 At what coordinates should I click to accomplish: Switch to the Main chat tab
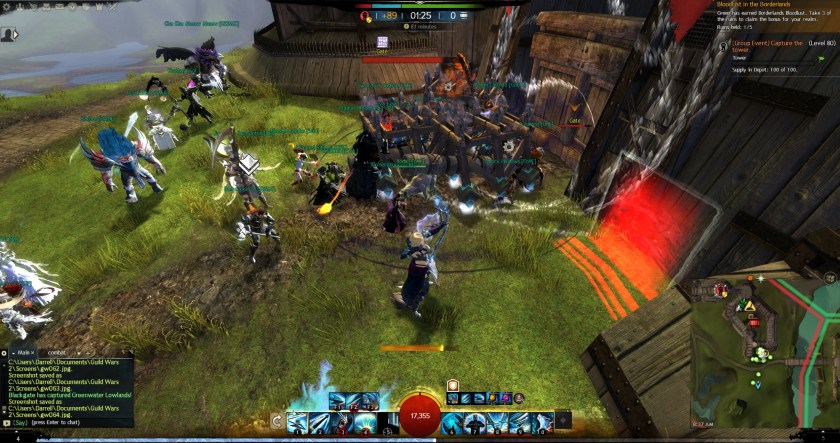coord(22,353)
